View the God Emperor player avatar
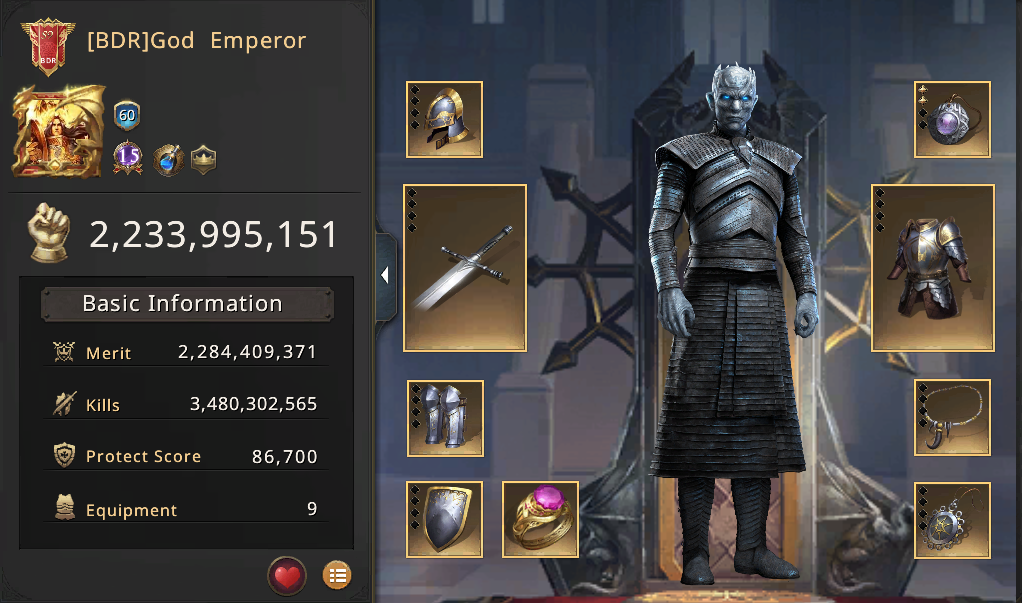This screenshot has height=603, width=1022. 58,130
